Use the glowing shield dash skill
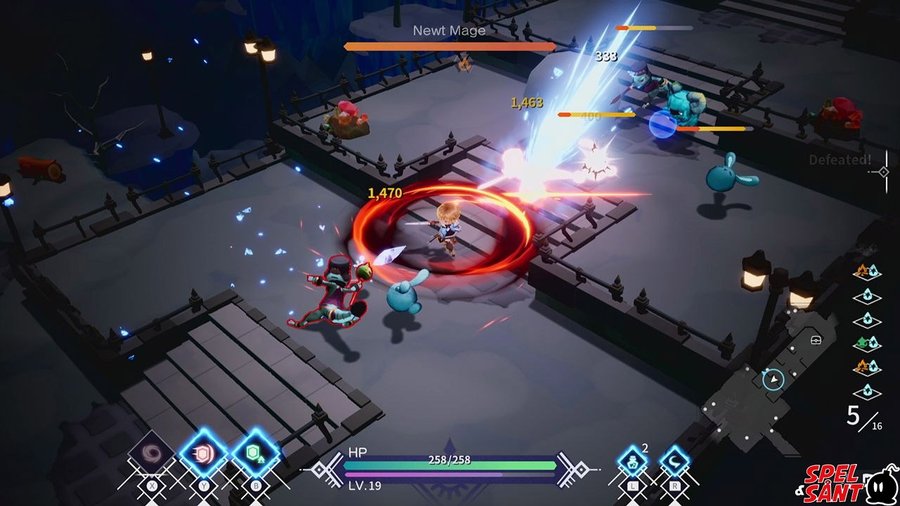Screen dimensions: 900x506 (x=203, y=454)
